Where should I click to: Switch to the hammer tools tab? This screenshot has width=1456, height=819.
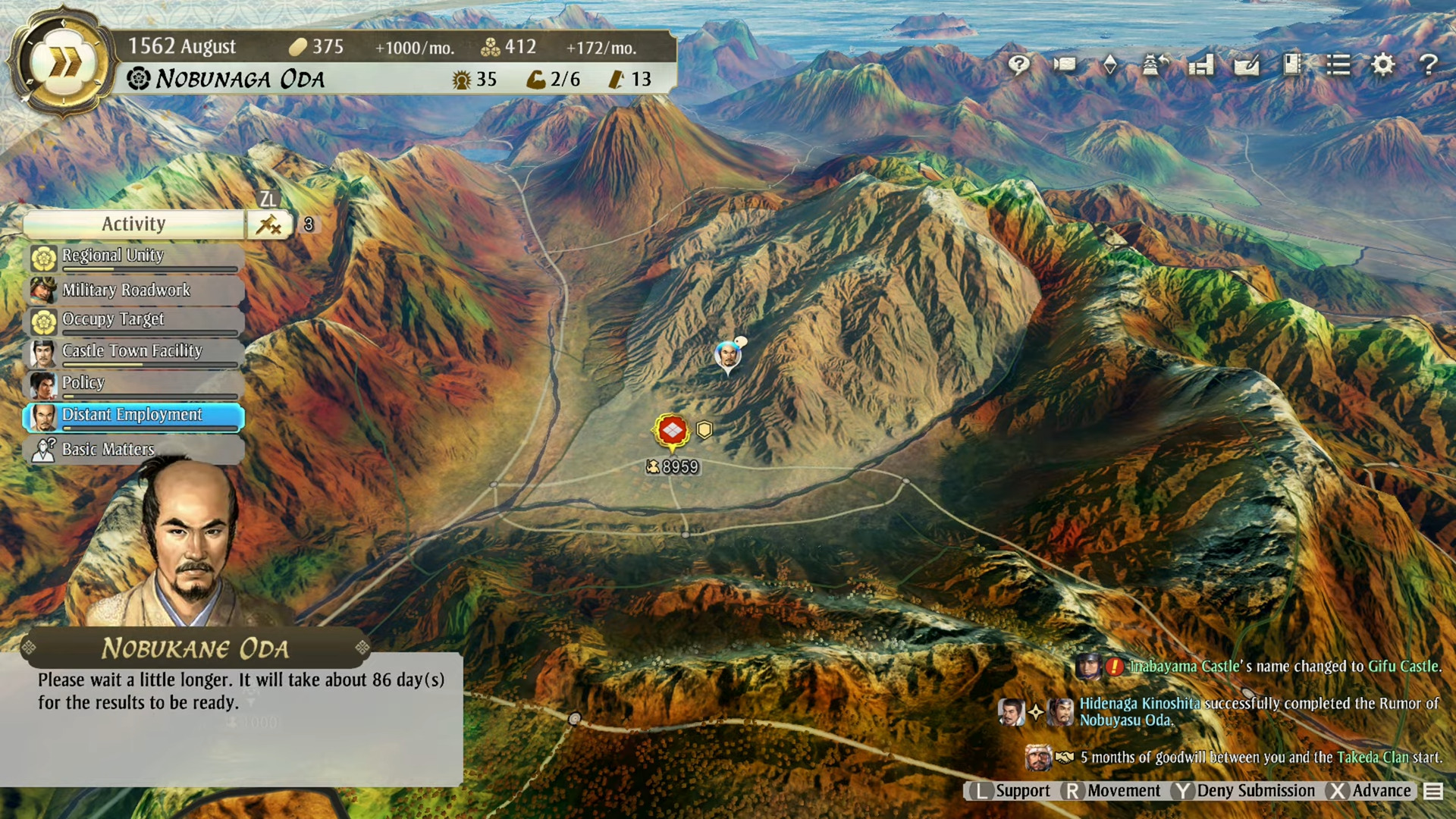(x=269, y=224)
